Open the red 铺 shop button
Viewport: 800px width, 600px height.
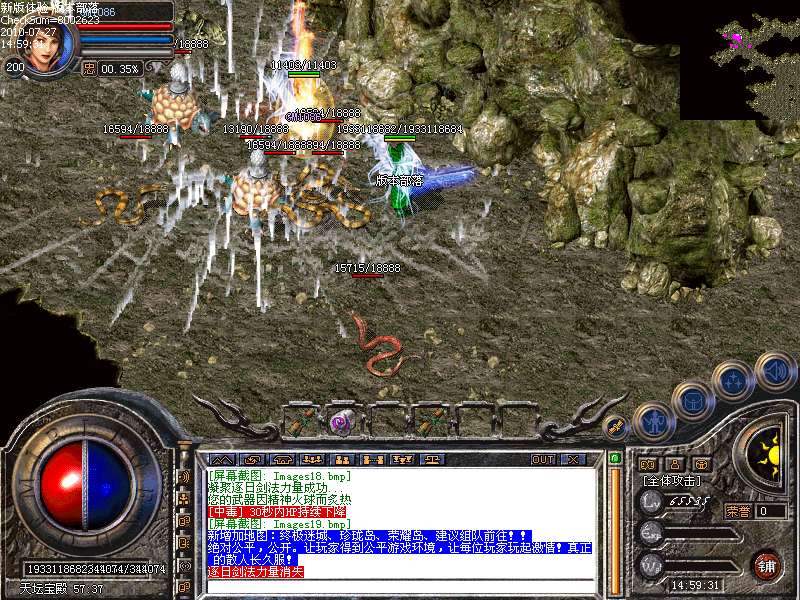[767, 565]
